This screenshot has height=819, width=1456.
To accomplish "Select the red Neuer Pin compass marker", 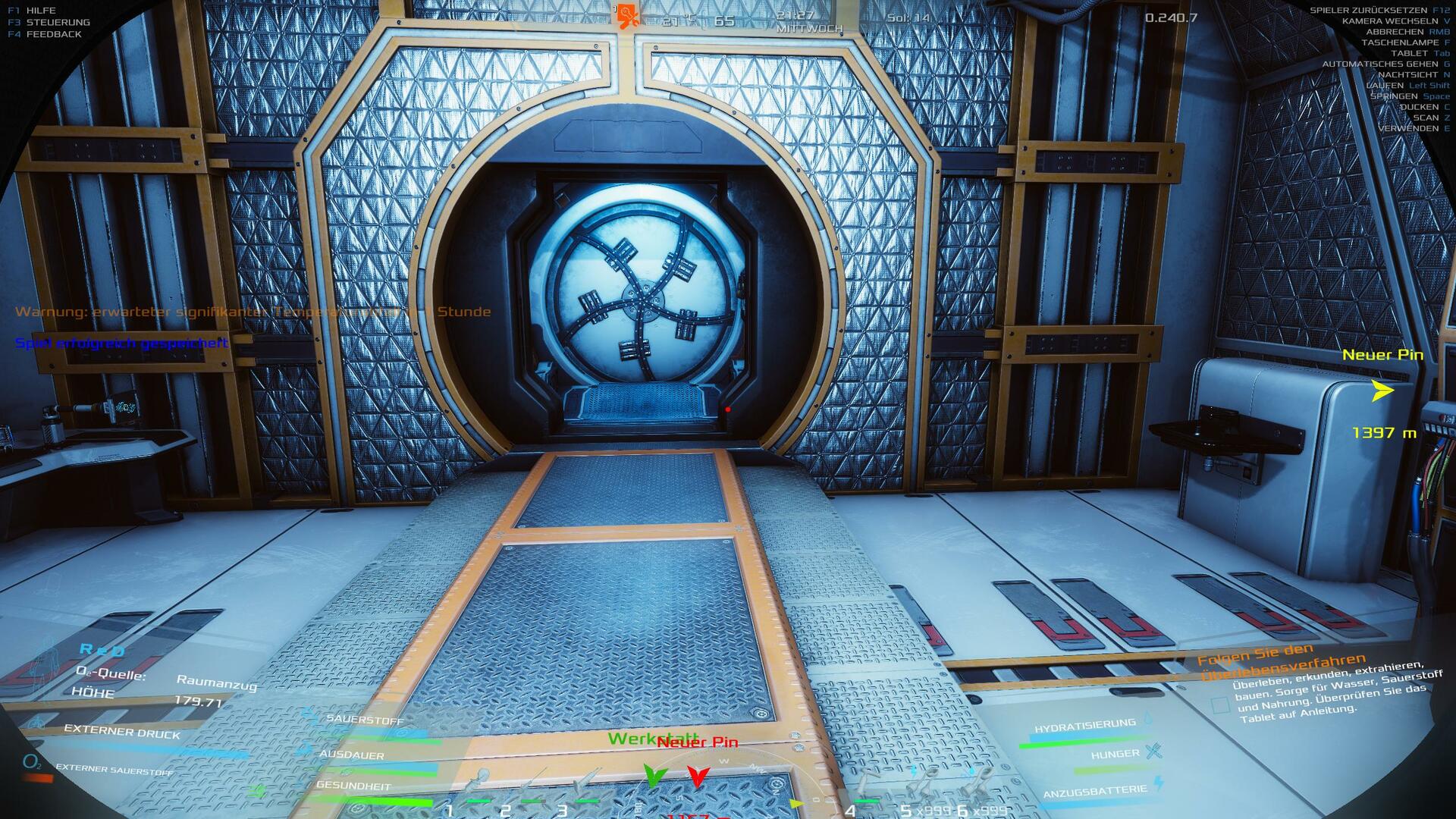I will tap(698, 777).
